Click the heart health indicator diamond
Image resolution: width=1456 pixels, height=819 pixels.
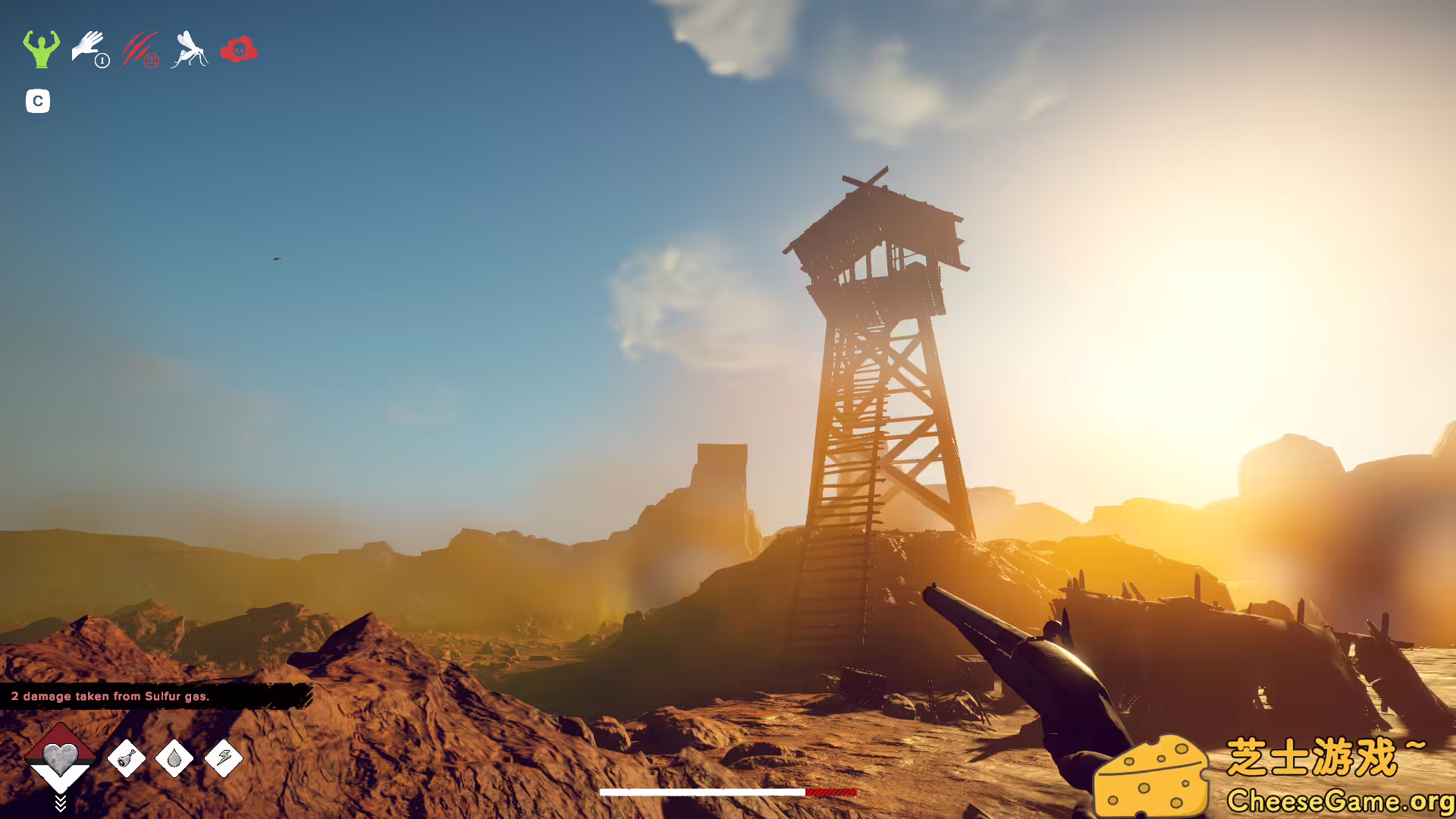click(x=61, y=757)
